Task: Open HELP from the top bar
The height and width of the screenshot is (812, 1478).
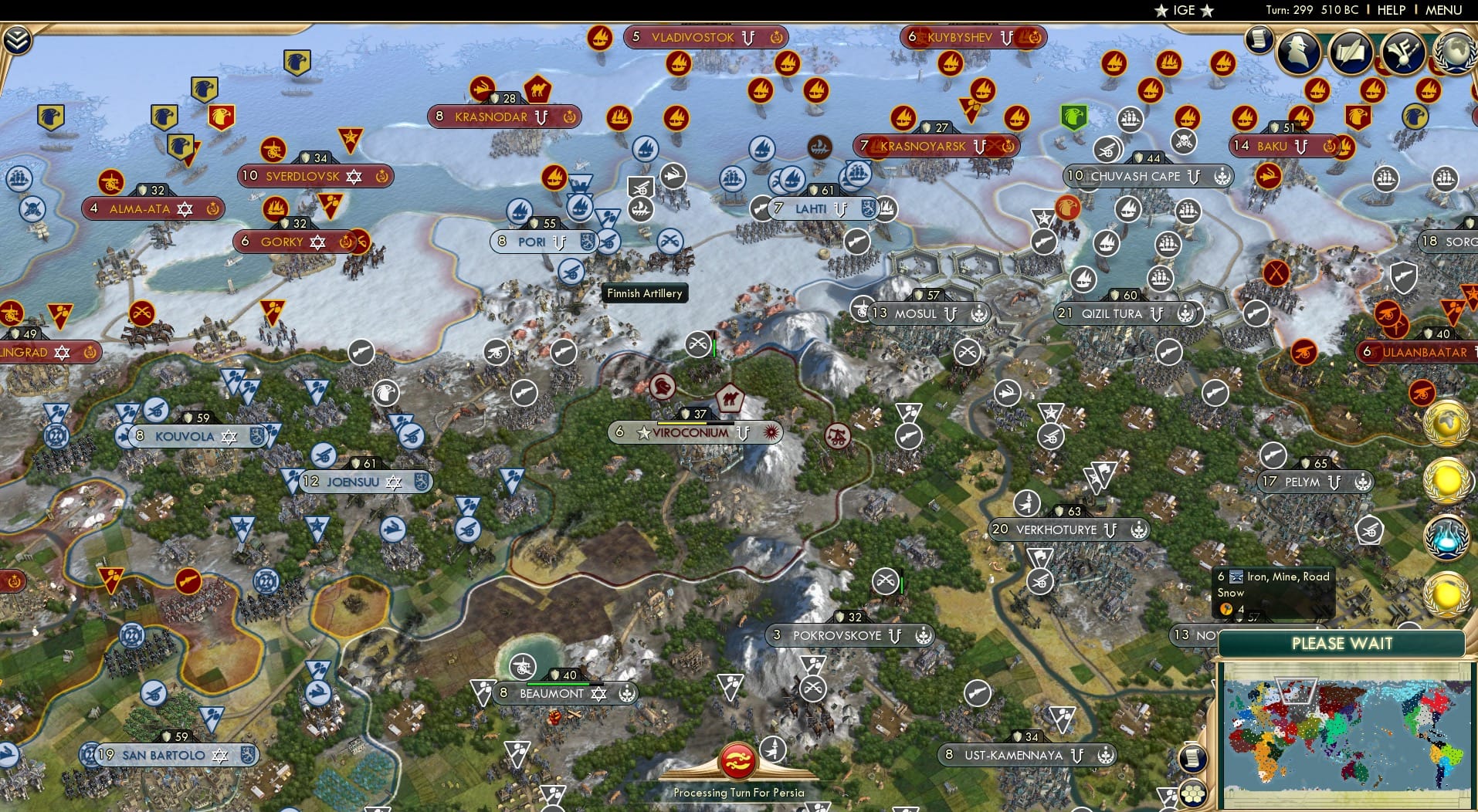Action: pos(1392,10)
